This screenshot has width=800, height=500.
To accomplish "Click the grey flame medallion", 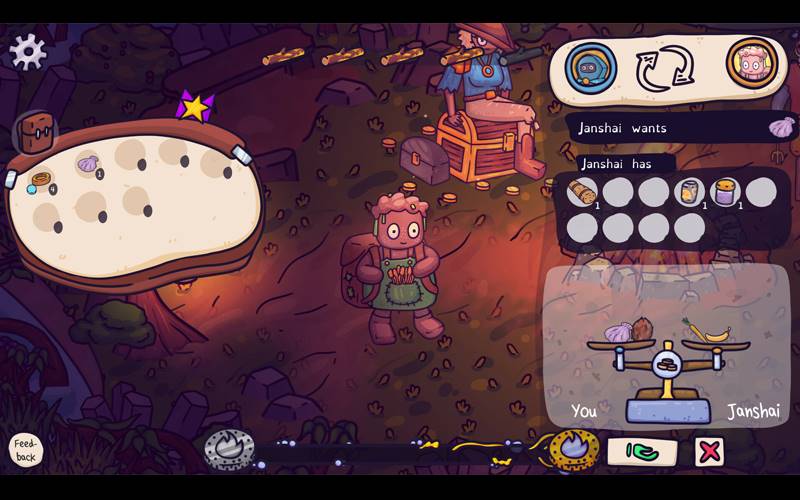I will (x=229, y=449).
